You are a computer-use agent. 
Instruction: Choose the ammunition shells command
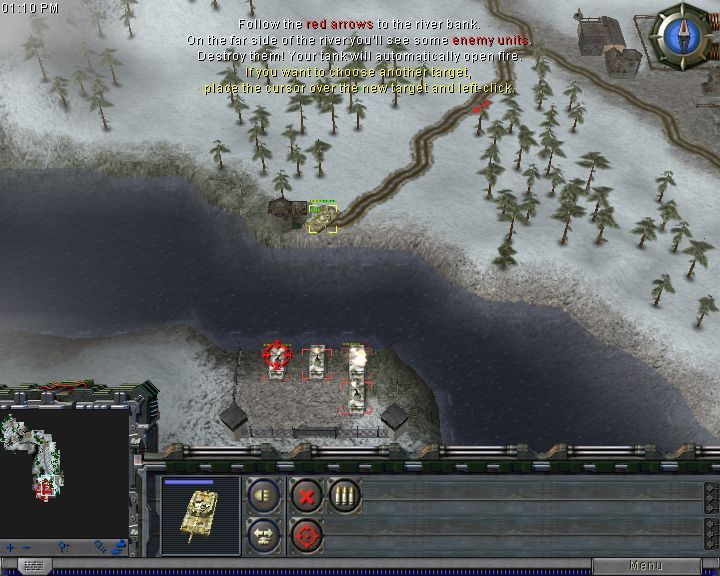[345, 496]
